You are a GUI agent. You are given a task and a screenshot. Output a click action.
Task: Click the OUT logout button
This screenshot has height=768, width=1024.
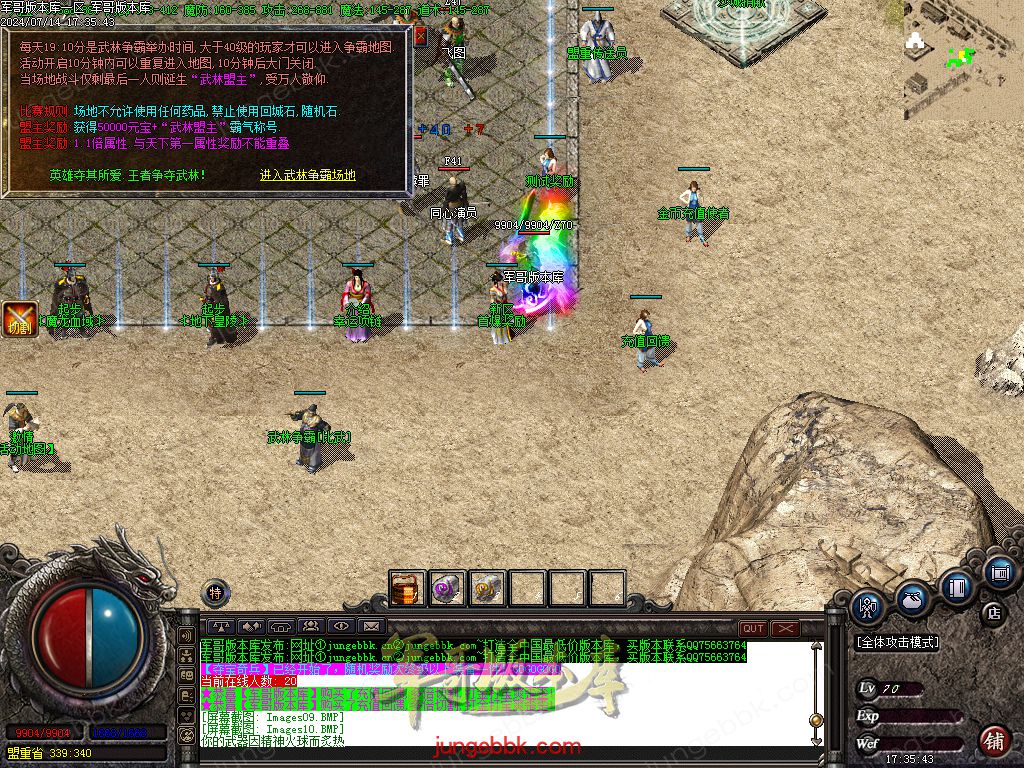(x=753, y=628)
